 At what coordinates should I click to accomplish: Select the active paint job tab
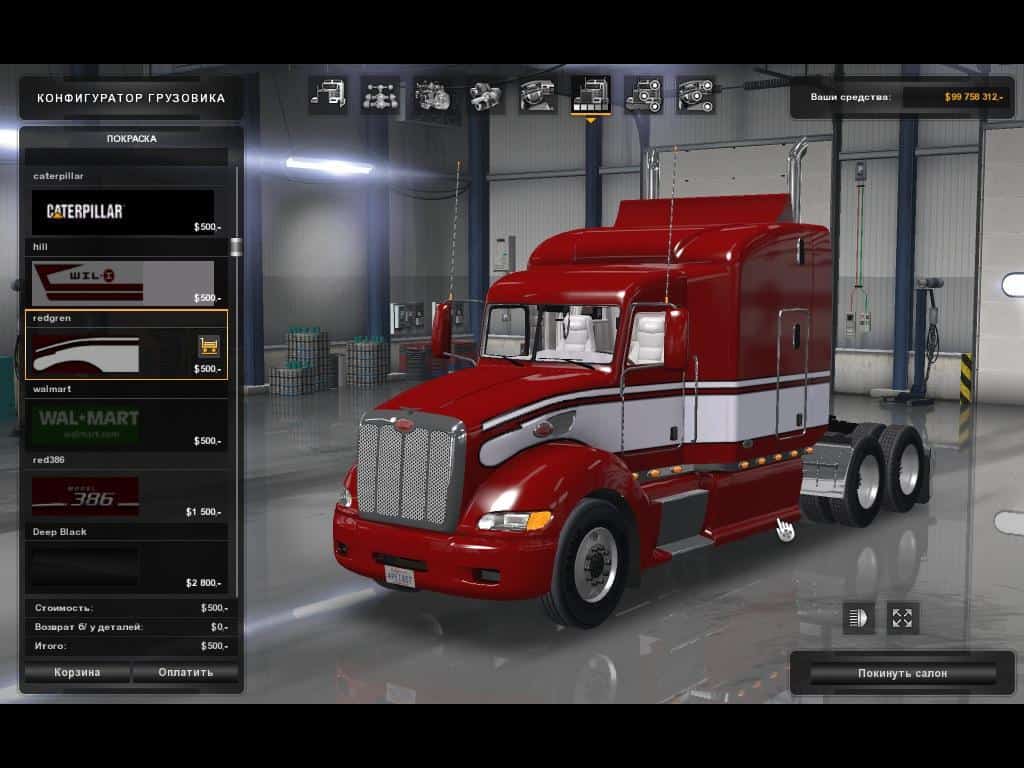[590, 95]
